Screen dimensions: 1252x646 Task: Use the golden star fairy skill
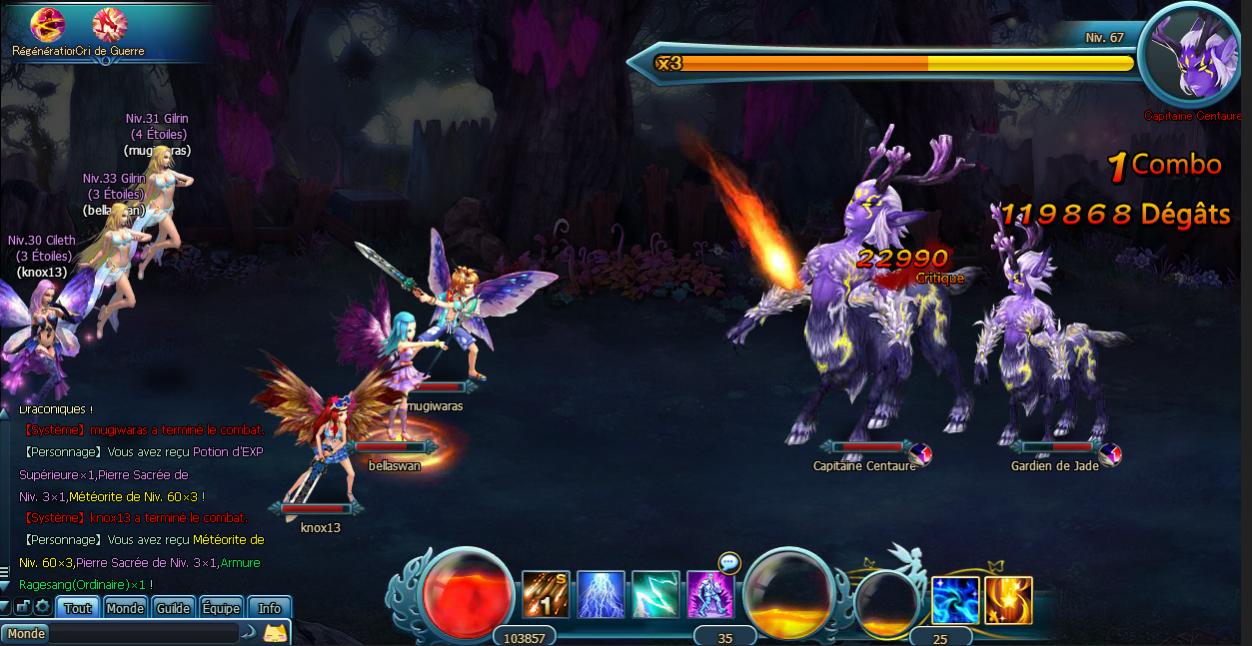(x=1008, y=600)
